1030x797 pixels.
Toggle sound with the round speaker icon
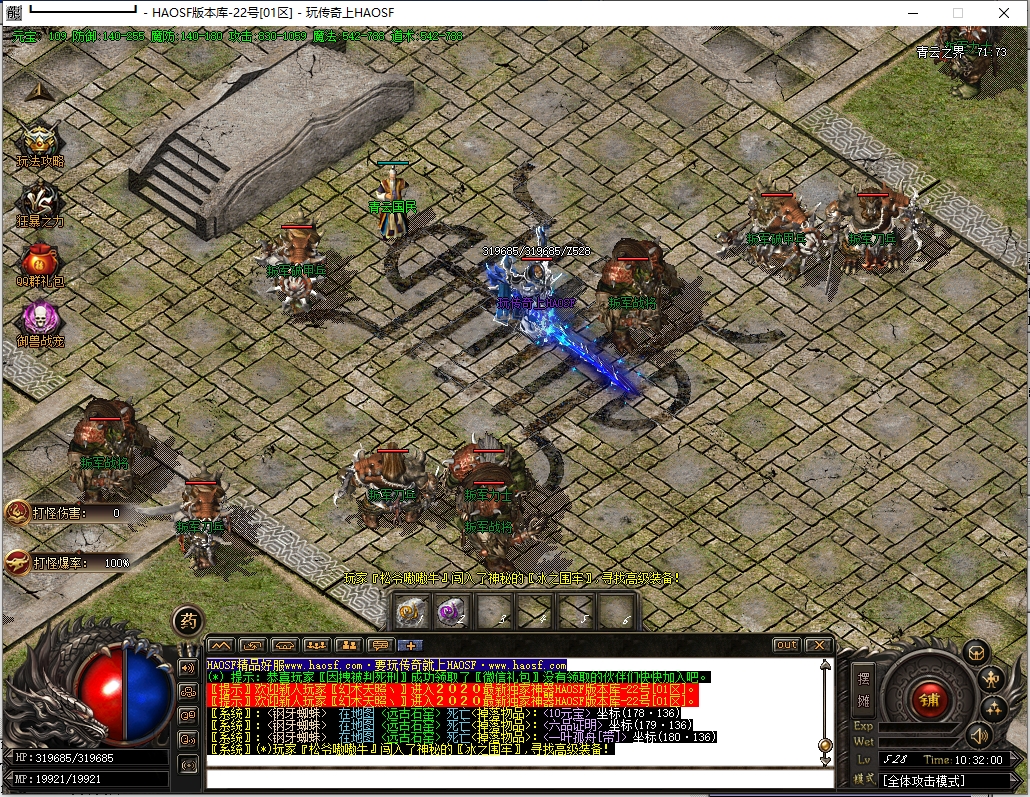click(979, 737)
